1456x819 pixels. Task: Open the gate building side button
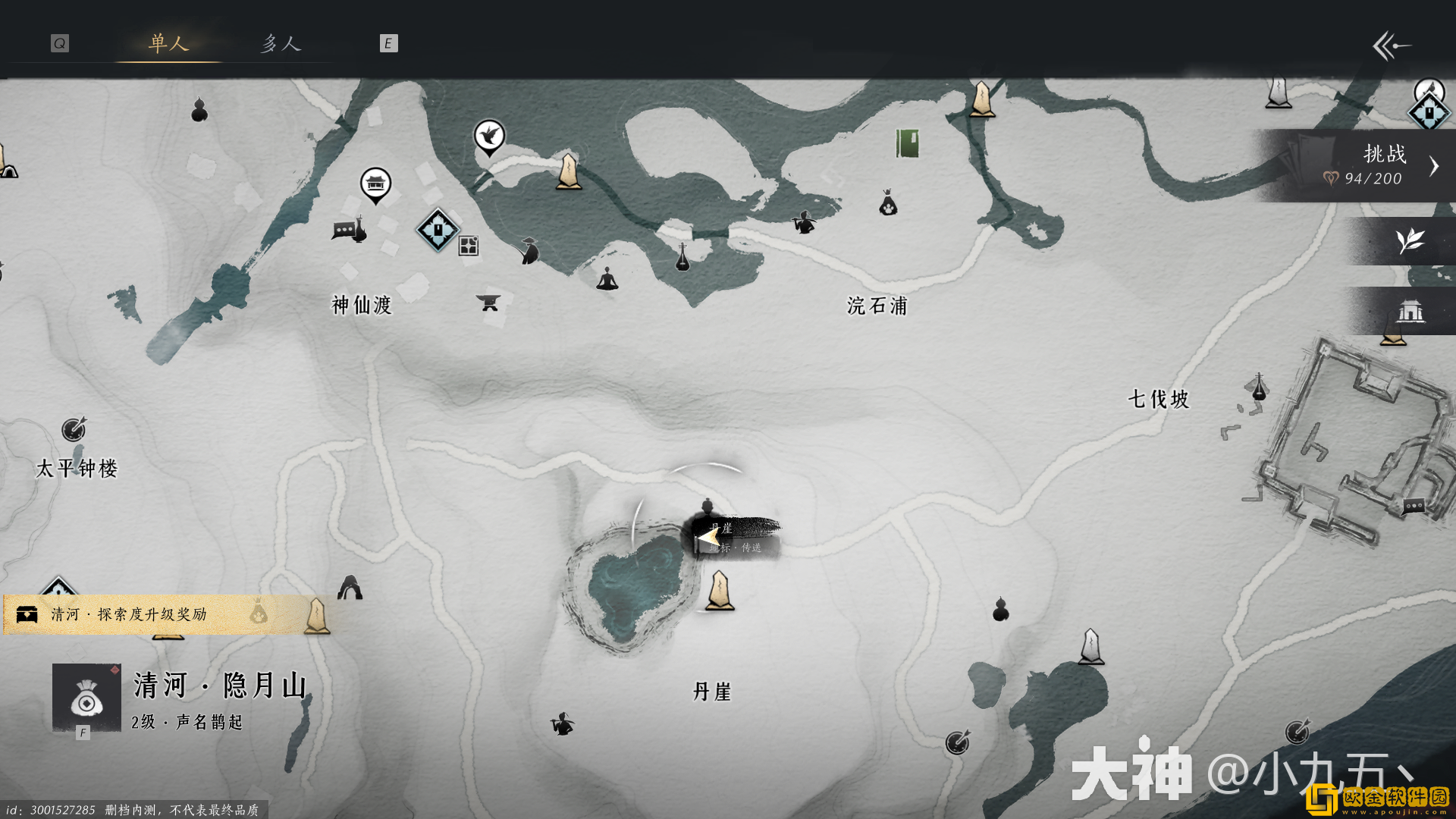point(1410,311)
